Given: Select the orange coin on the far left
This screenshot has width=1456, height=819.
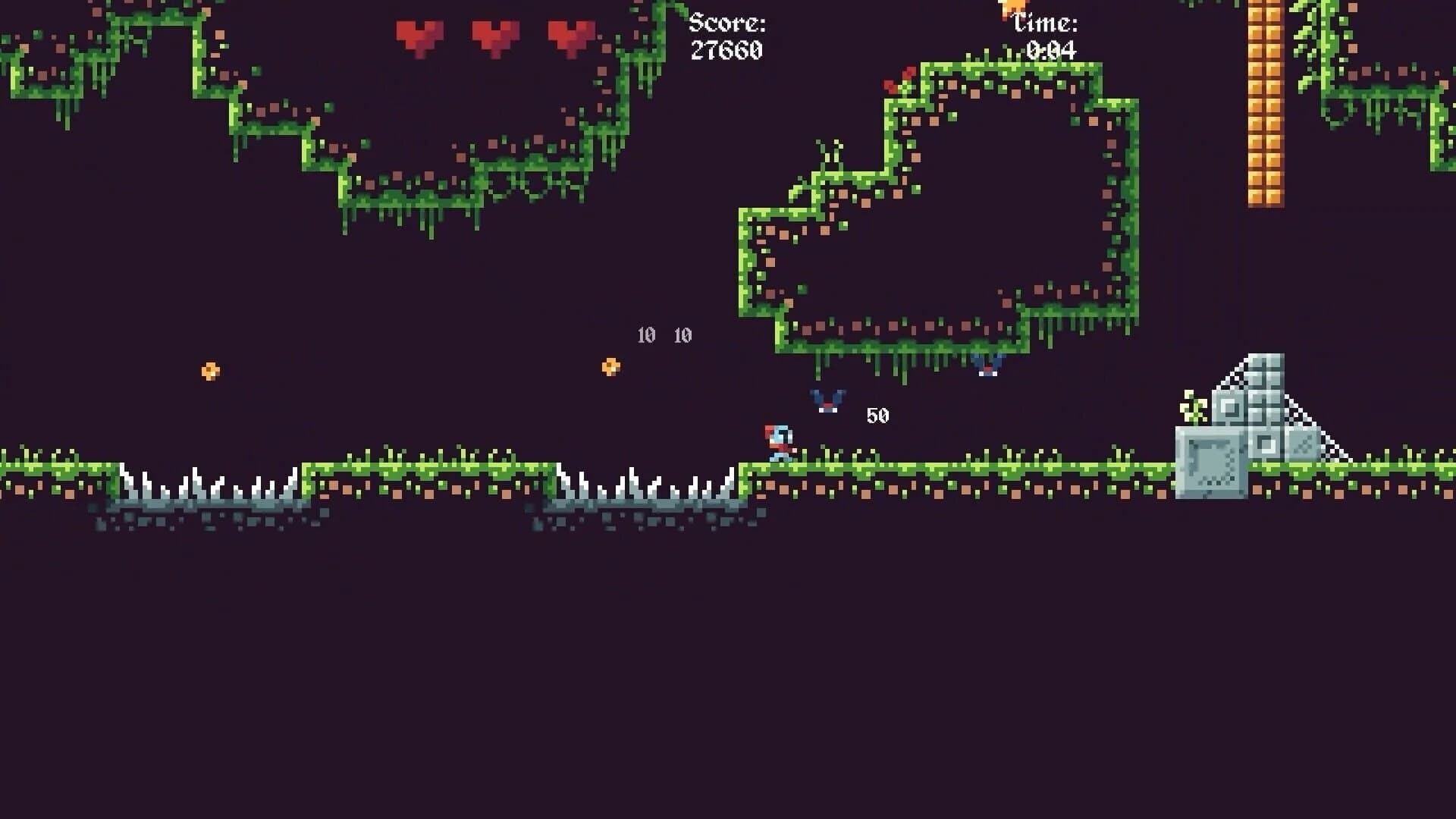Looking at the screenshot, I should [211, 371].
